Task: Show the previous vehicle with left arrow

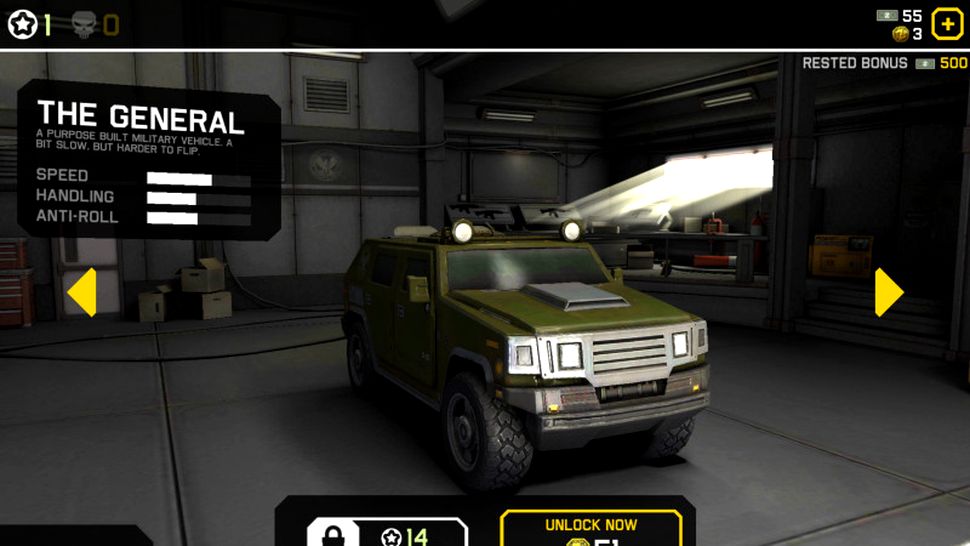Action: point(82,292)
